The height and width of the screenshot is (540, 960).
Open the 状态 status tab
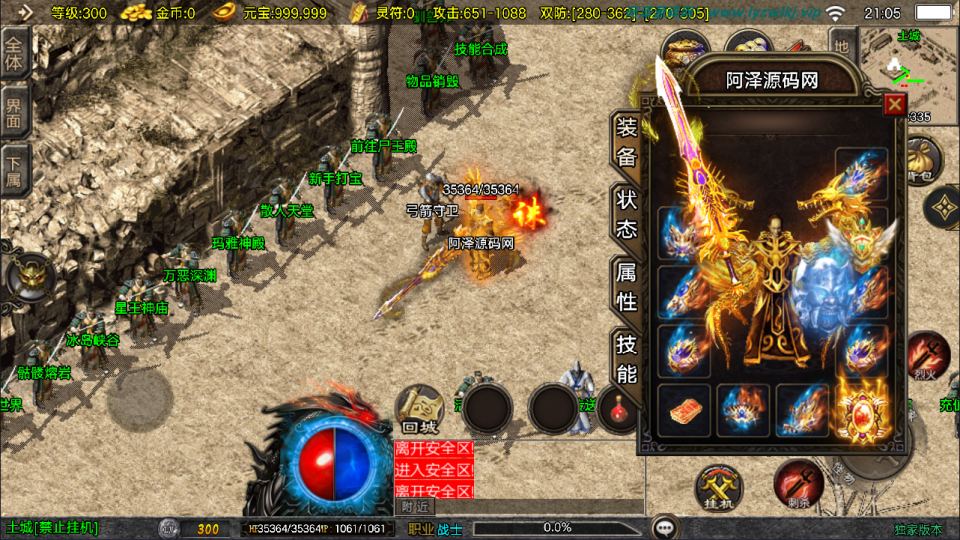[626, 214]
